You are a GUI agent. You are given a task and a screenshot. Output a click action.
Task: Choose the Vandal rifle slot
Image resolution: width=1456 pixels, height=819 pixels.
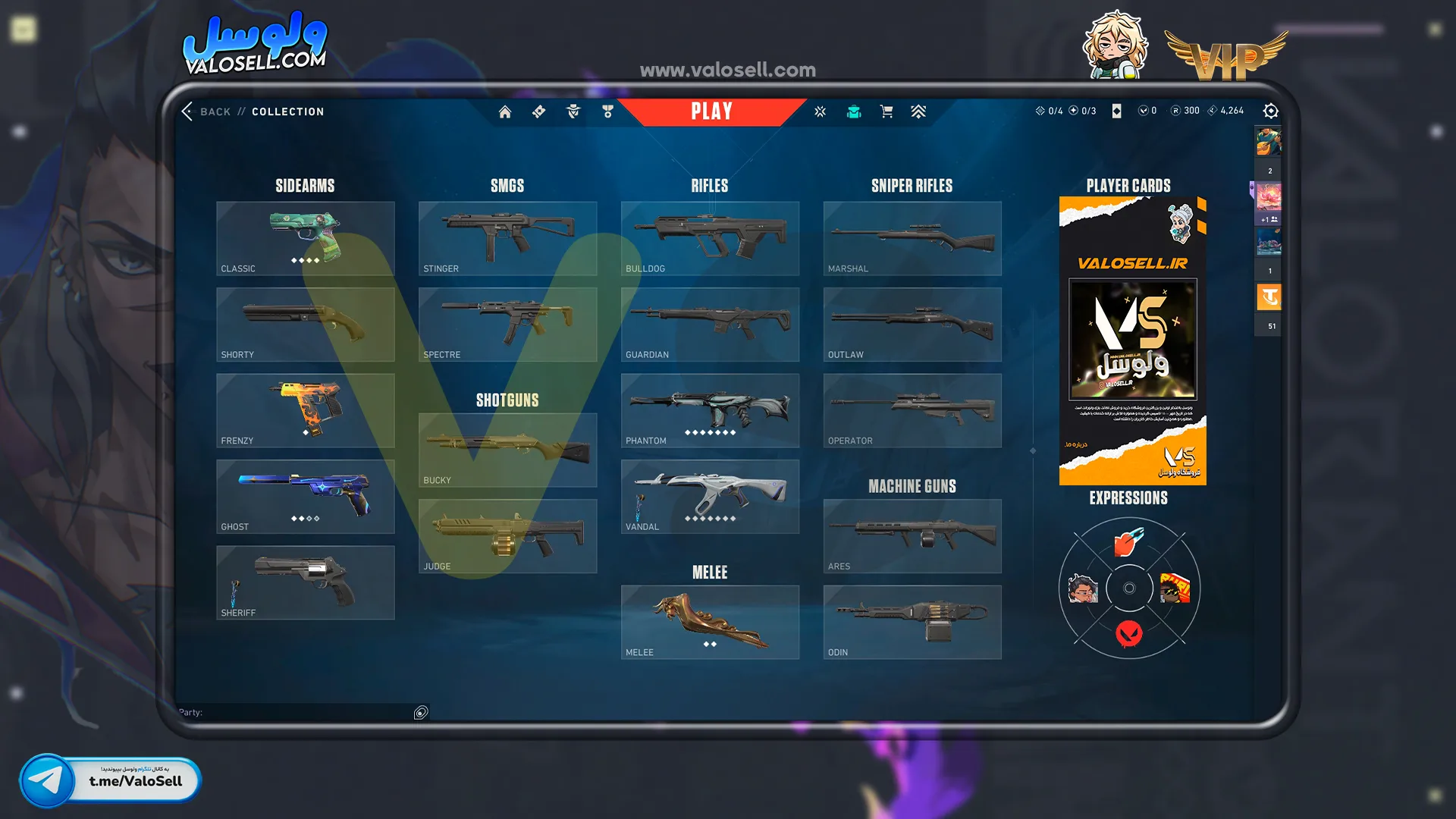(710, 496)
